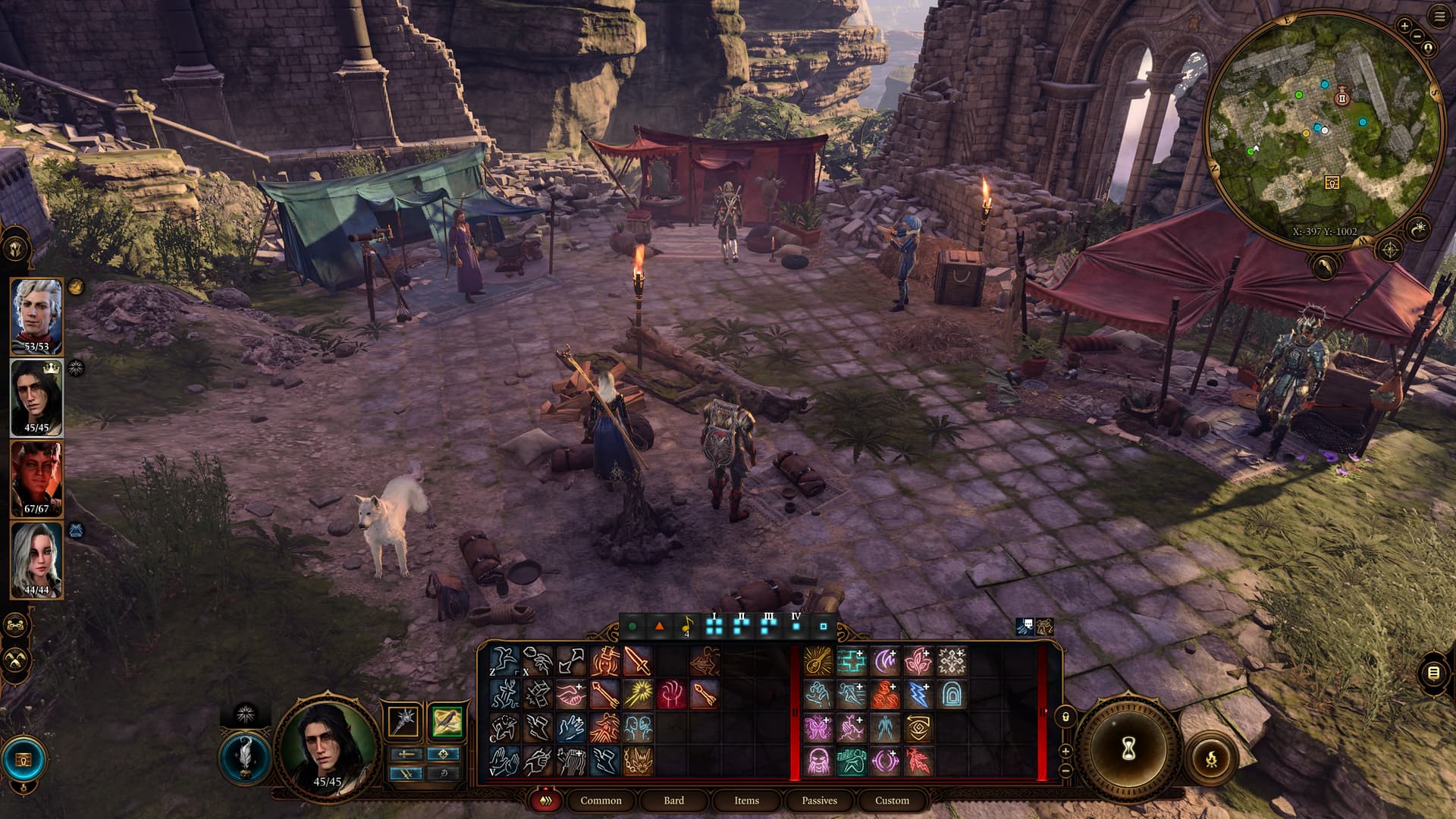Click the merchant bag marker on the minimap
Screen dimensions: 1456x819
pos(1342,98)
